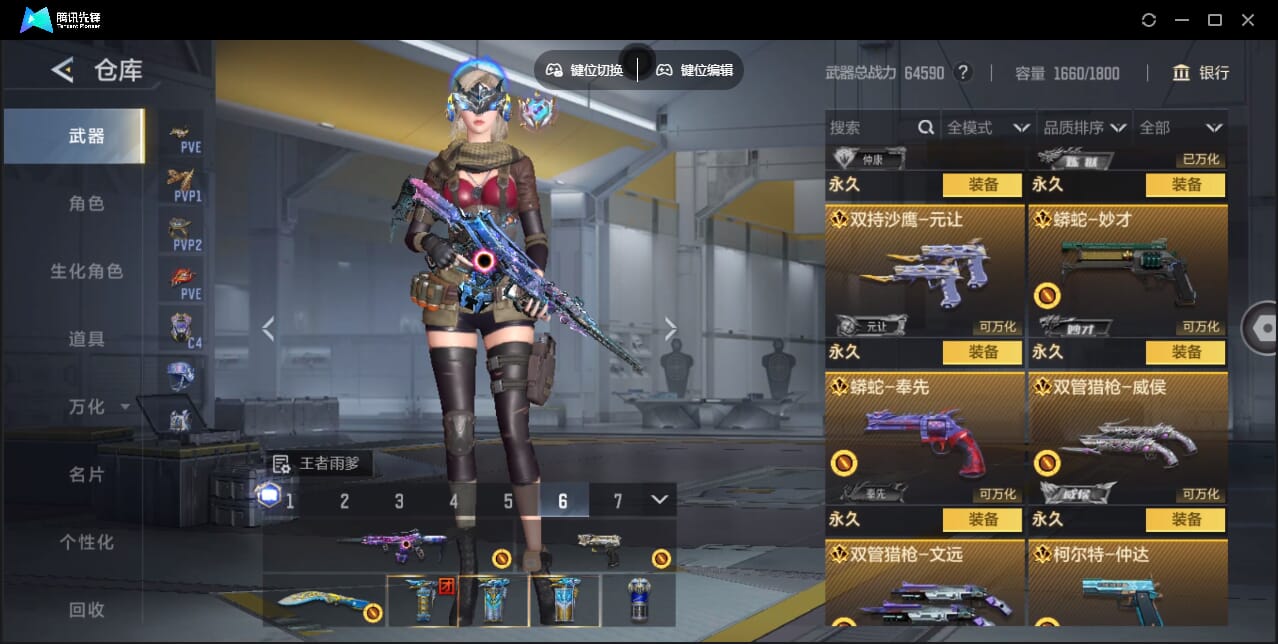The height and width of the screenshot is (644, 1278).
Task: Open the 名片 section
Action: pos(86,475)
